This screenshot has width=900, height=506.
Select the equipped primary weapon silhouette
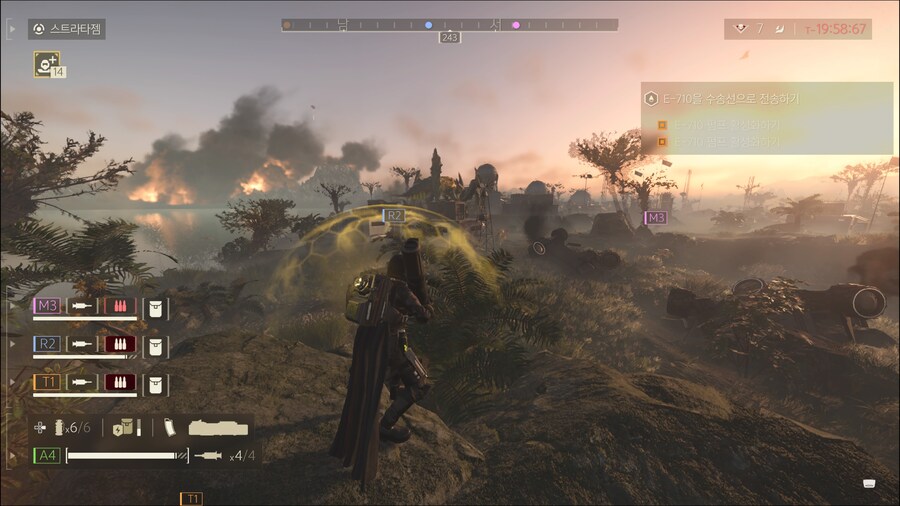(x=217, y=427)
